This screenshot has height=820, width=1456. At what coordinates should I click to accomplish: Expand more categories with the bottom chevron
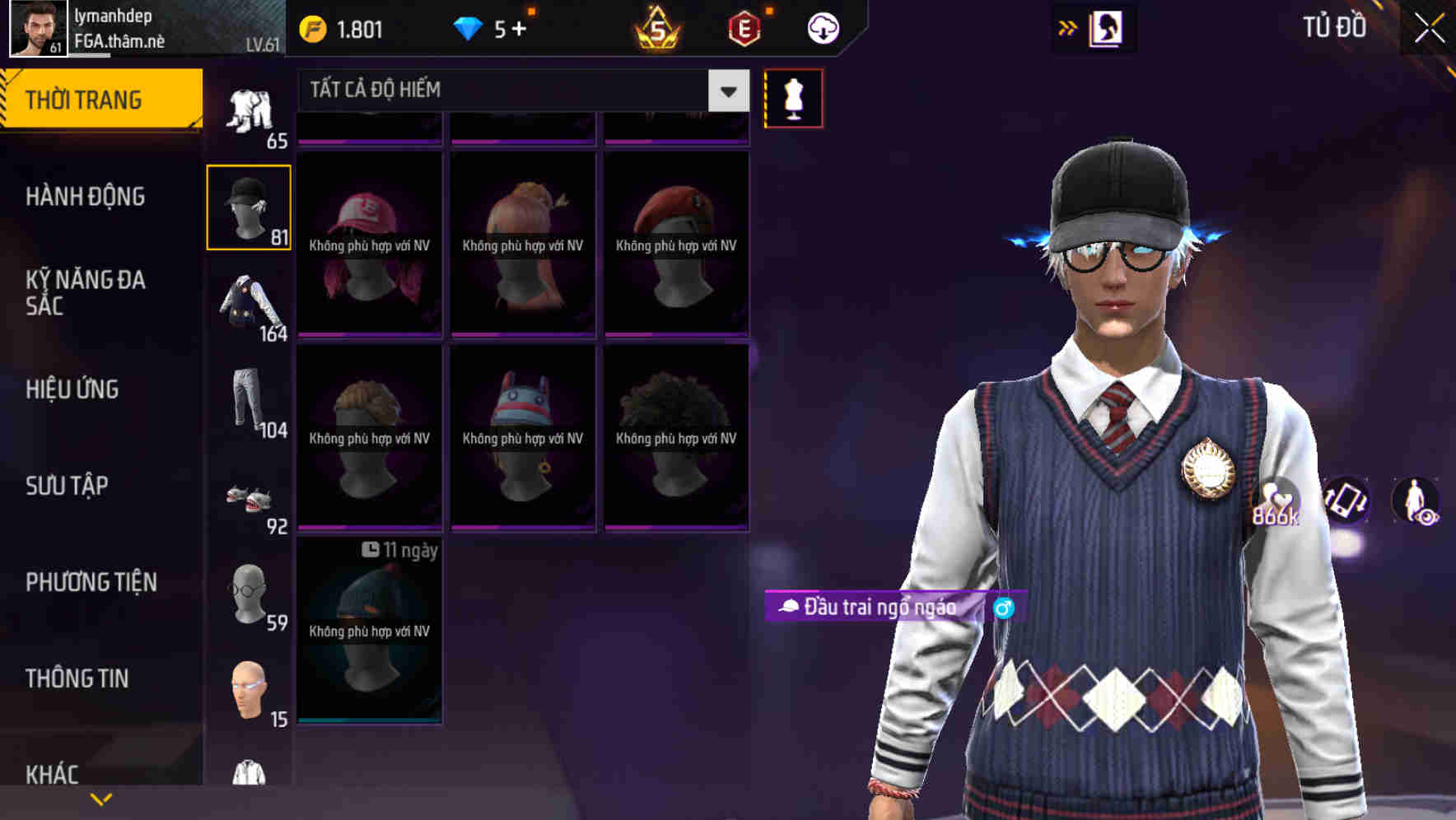coord(100,799)
